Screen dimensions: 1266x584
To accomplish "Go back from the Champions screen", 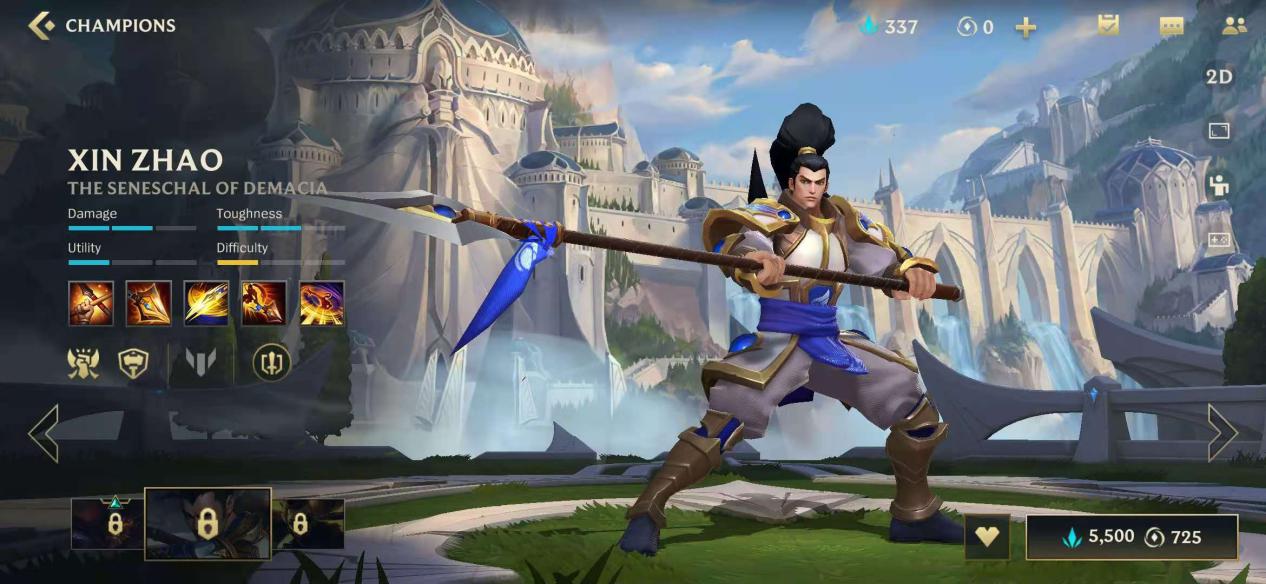I will 42,26.
